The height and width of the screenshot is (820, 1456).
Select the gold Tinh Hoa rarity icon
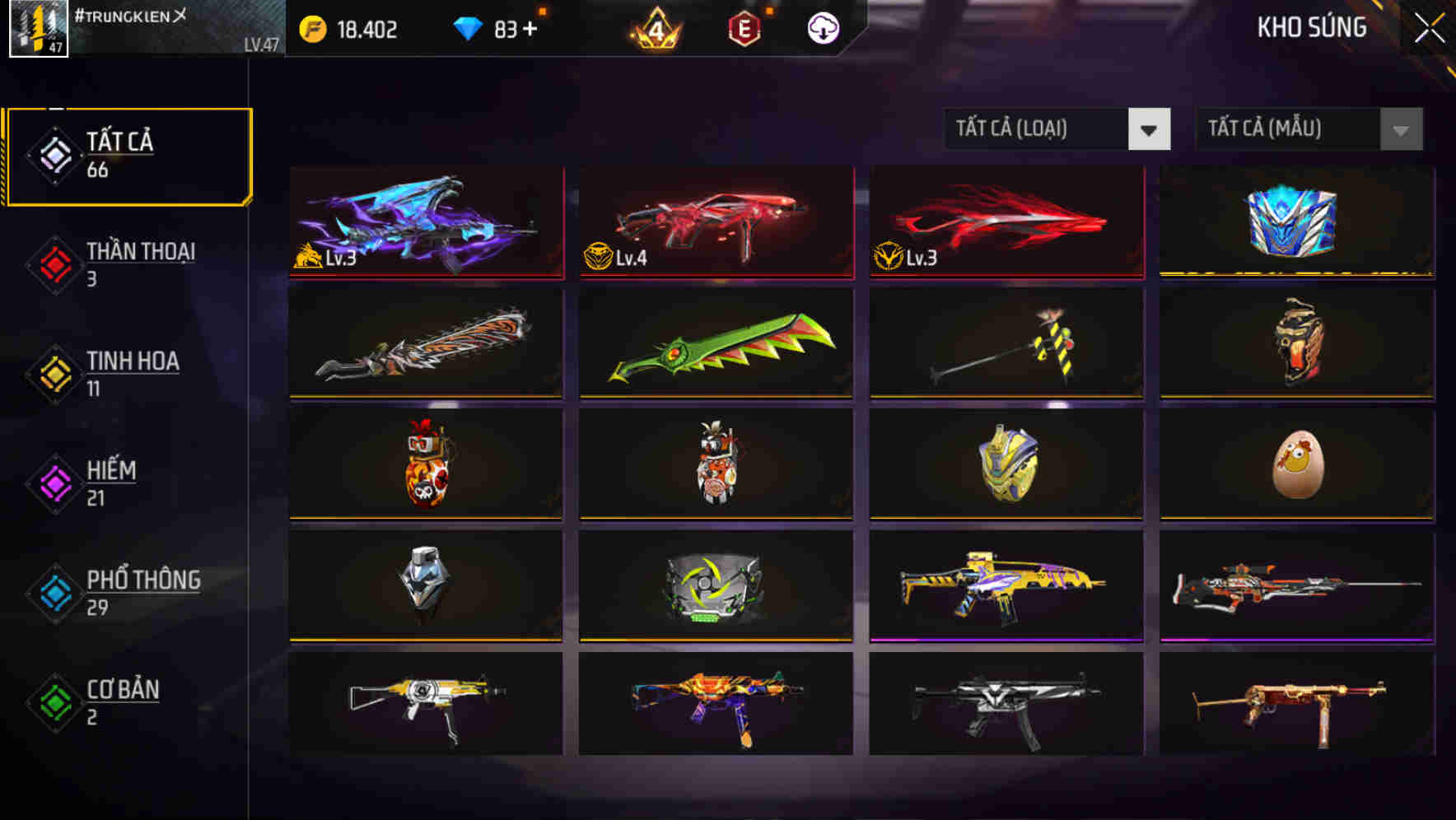click(51, 373)
